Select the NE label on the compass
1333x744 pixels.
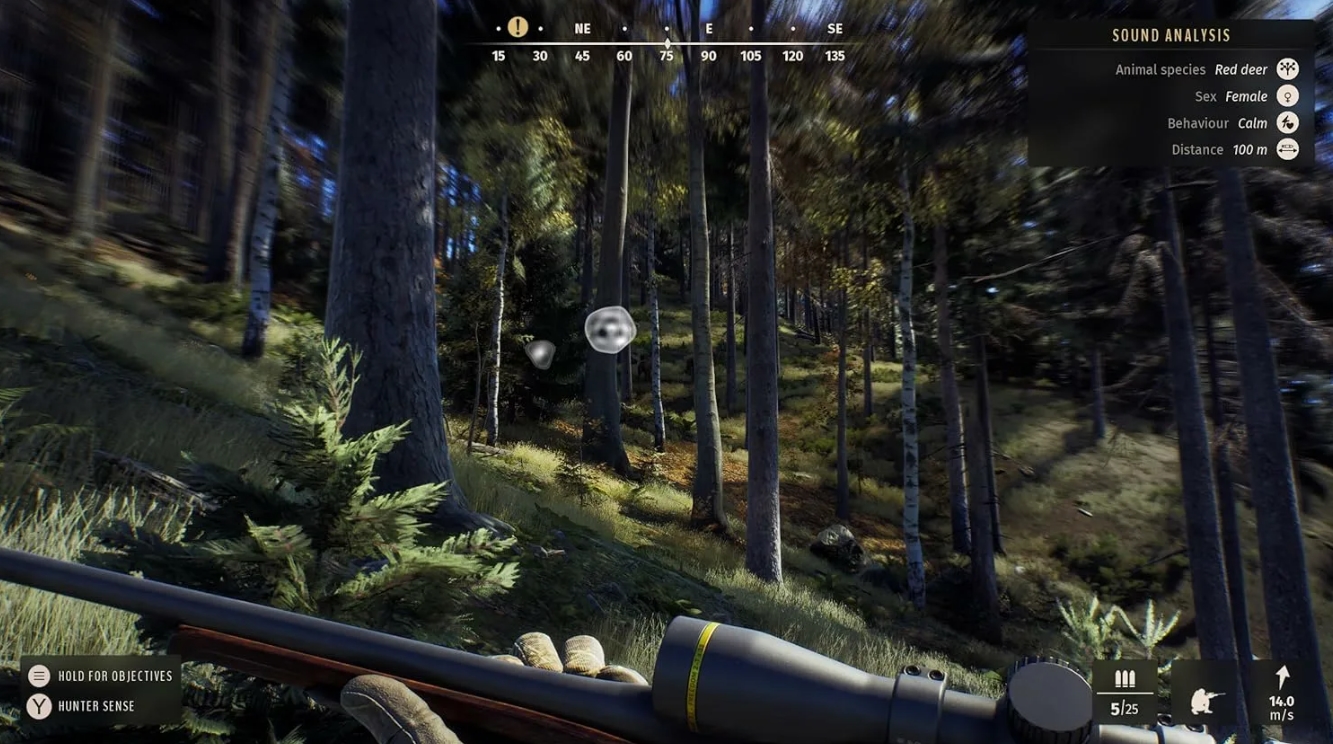tap(581, 28)
